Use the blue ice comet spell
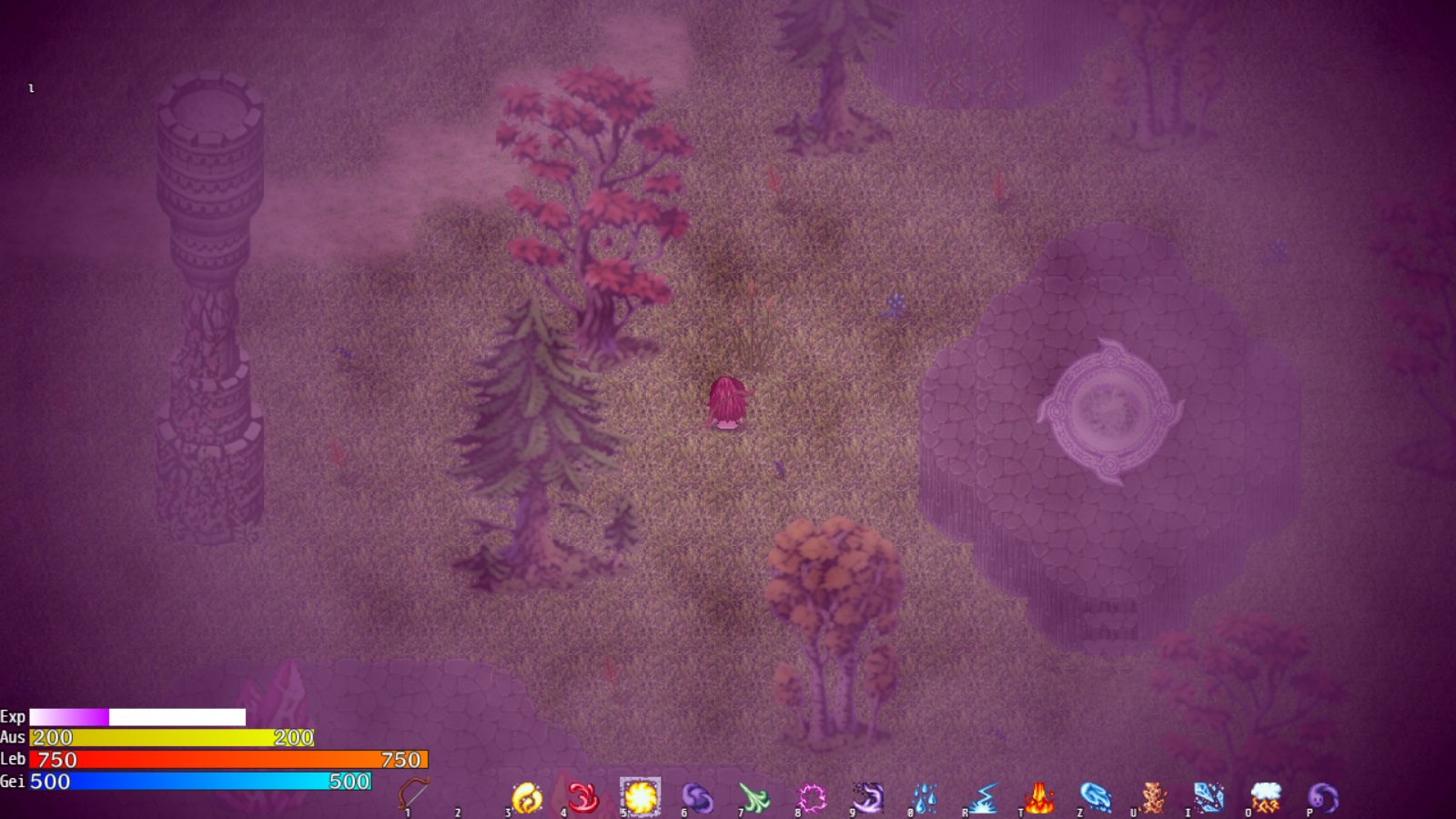This screenshot has width=1456, height=819. tap(1096, 797)
